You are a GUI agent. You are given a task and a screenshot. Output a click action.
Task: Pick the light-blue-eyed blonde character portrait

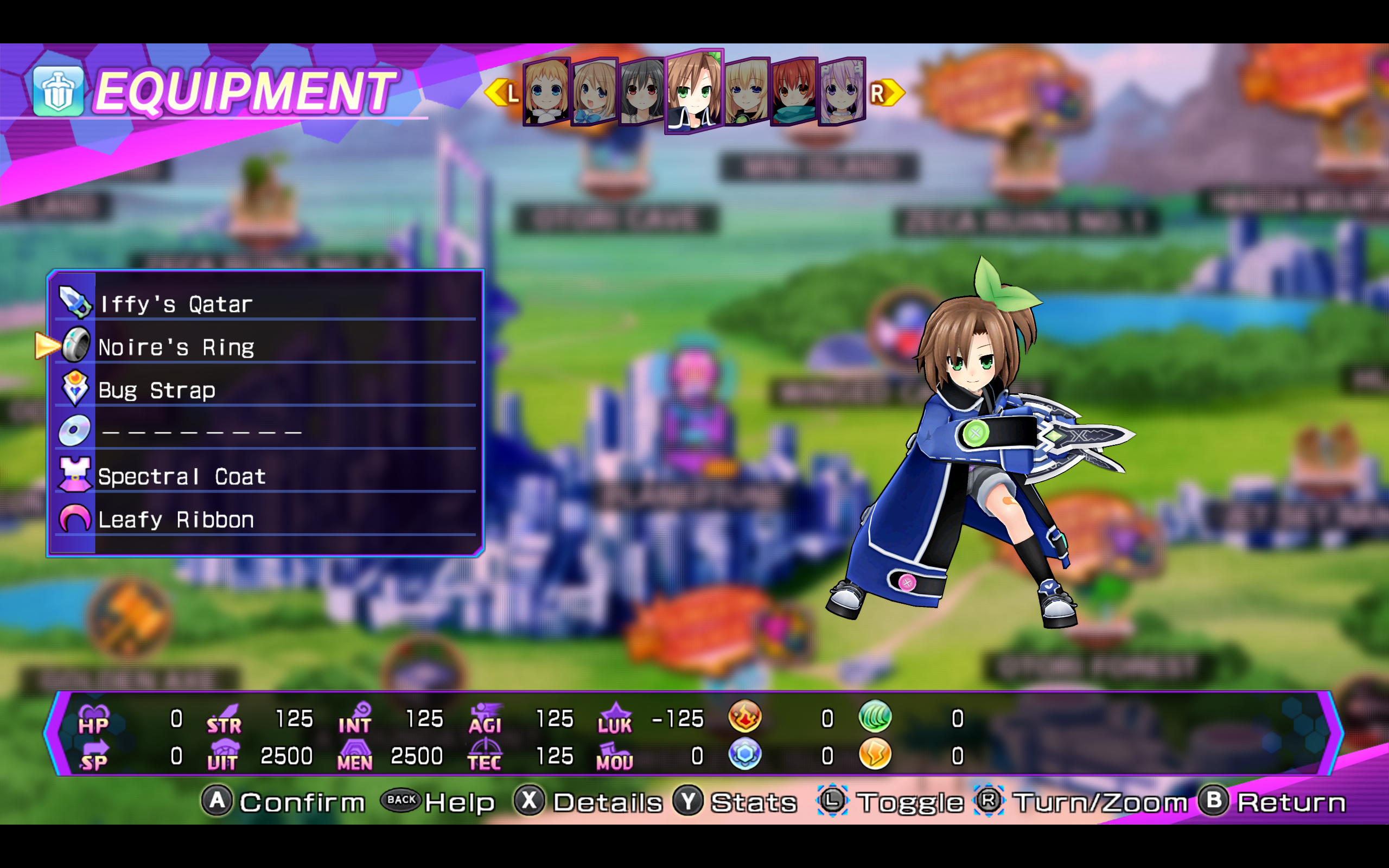point(546,92)
